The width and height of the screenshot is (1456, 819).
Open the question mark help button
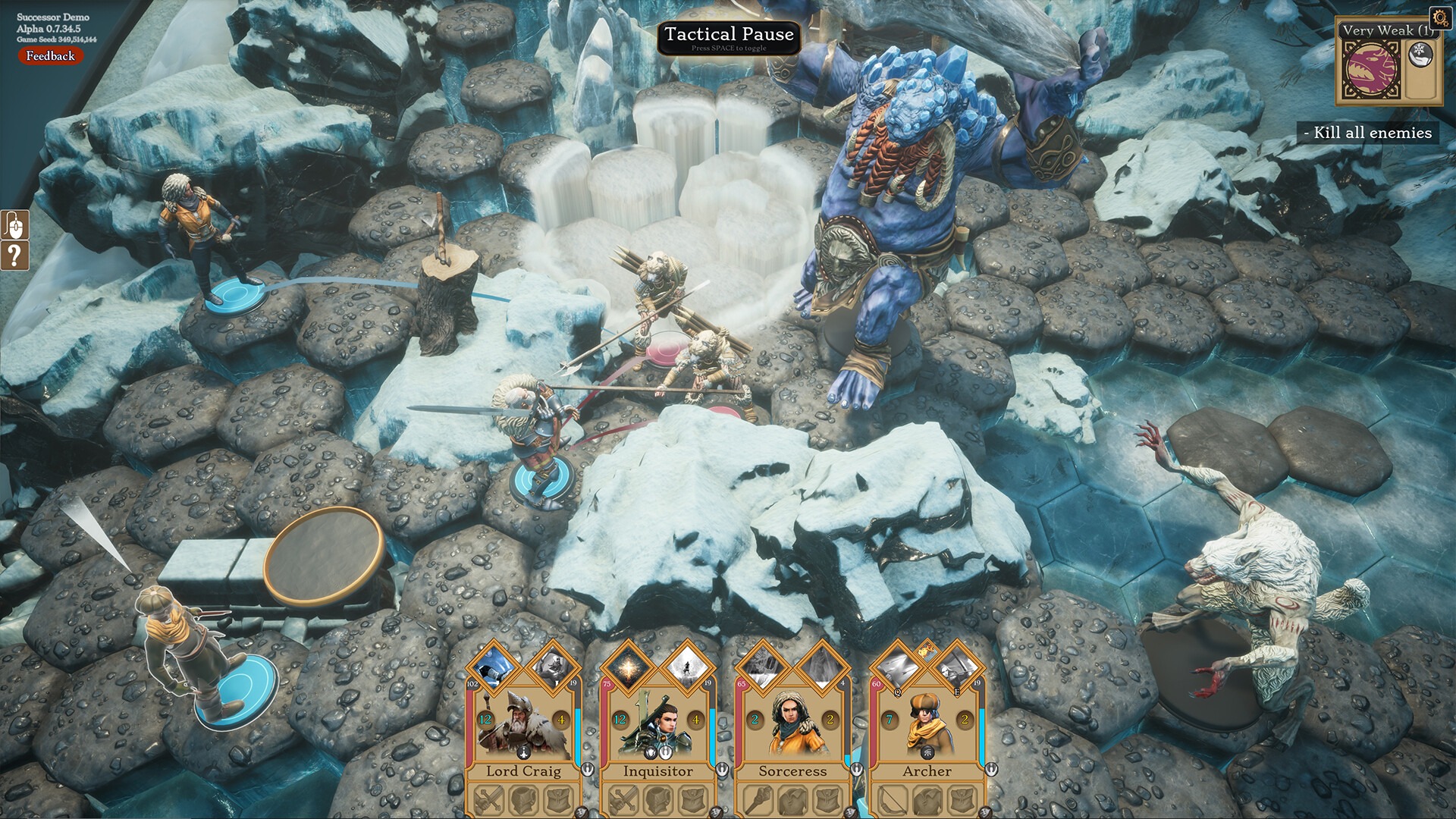[x=14, y=256]
